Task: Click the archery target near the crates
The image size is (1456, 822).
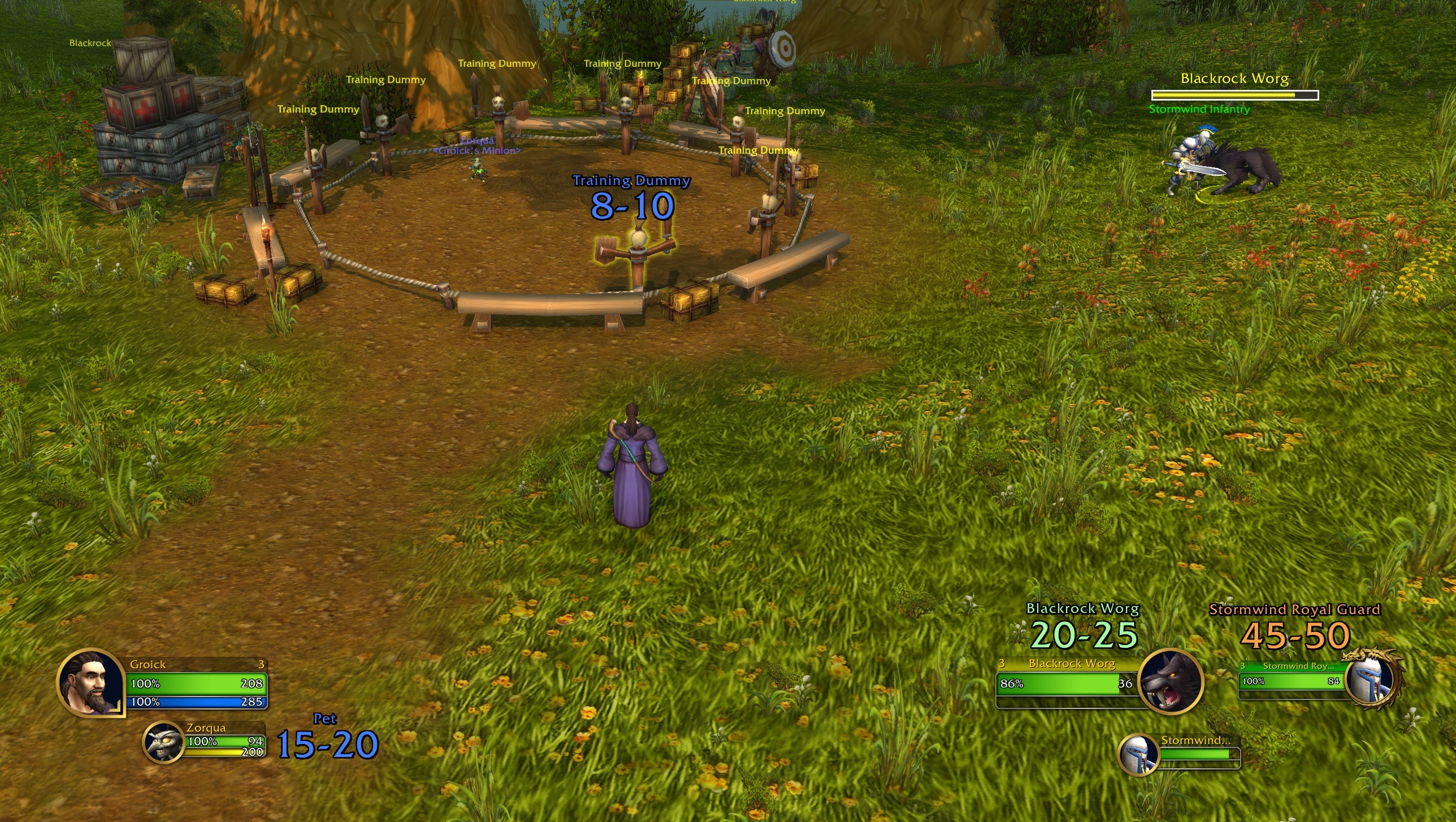Action: (783, 49)
